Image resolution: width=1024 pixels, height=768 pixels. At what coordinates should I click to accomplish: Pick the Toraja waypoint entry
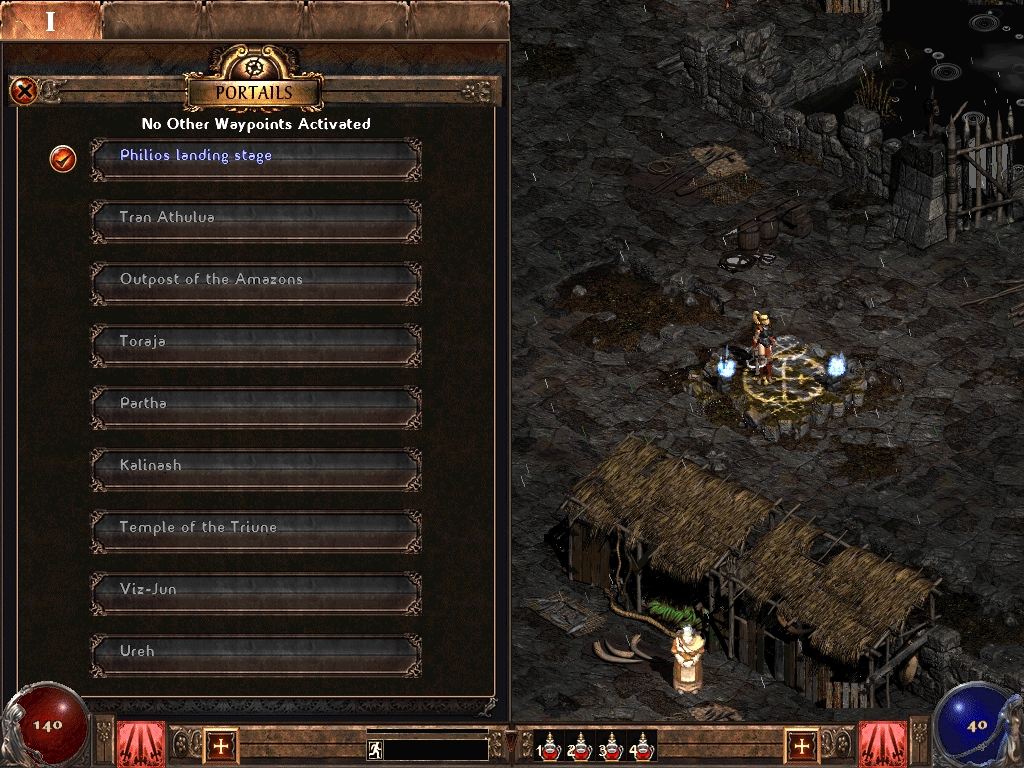[256, 343]
